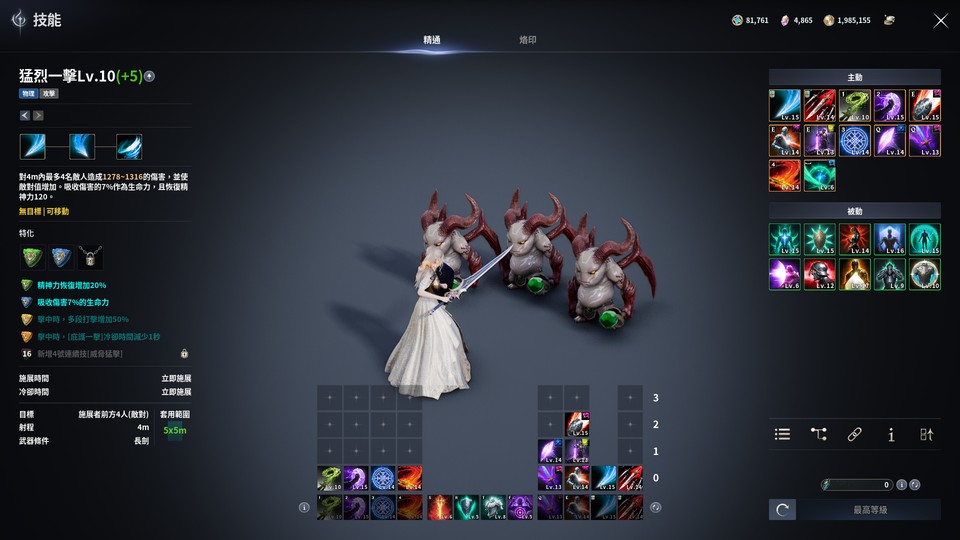The width and height of the screenshot is (960, 540).
Task: Select the locked padlock specialization slot
Action: click(x=90, y=257)
